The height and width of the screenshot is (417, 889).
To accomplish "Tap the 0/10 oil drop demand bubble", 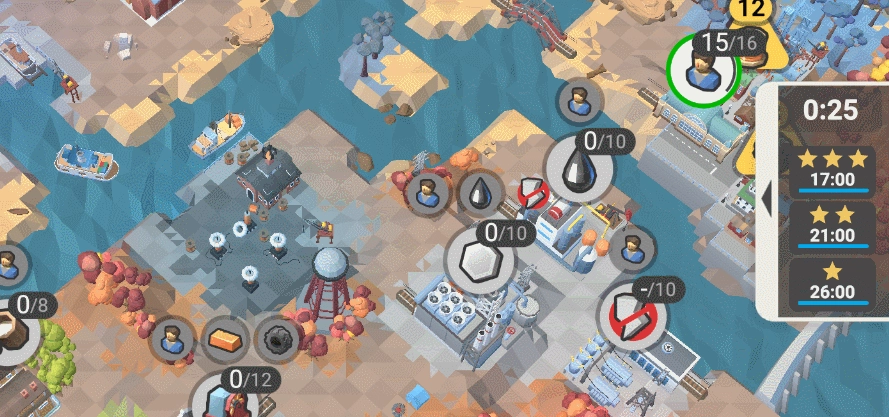I will (580, 167).
